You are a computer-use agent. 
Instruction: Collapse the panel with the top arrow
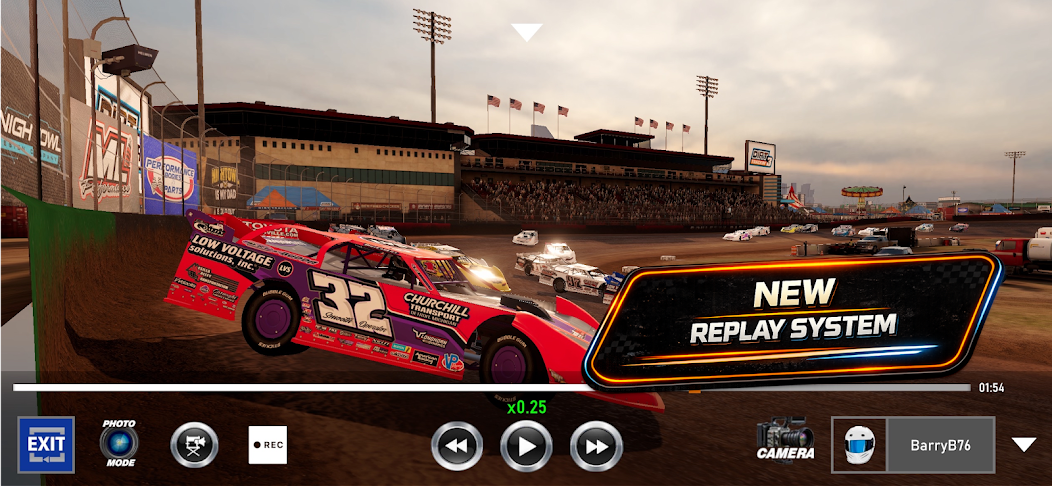(x=526, y=32)
